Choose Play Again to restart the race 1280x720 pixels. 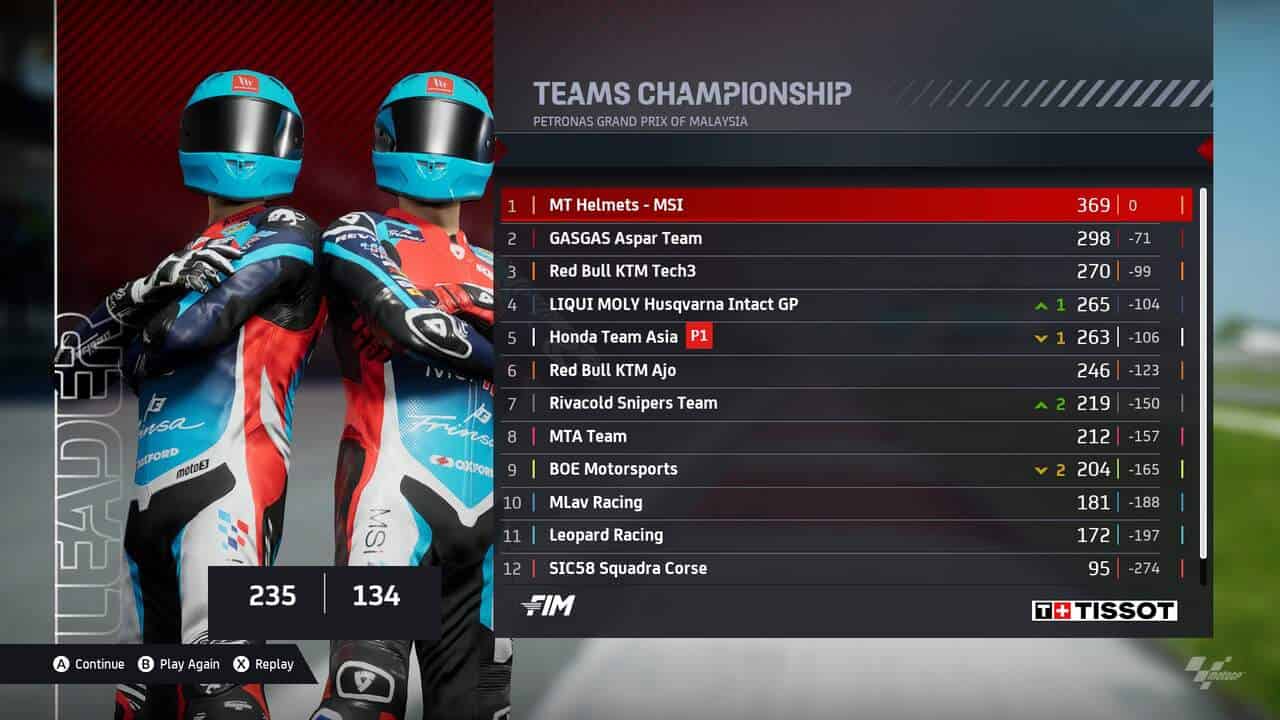178,664
